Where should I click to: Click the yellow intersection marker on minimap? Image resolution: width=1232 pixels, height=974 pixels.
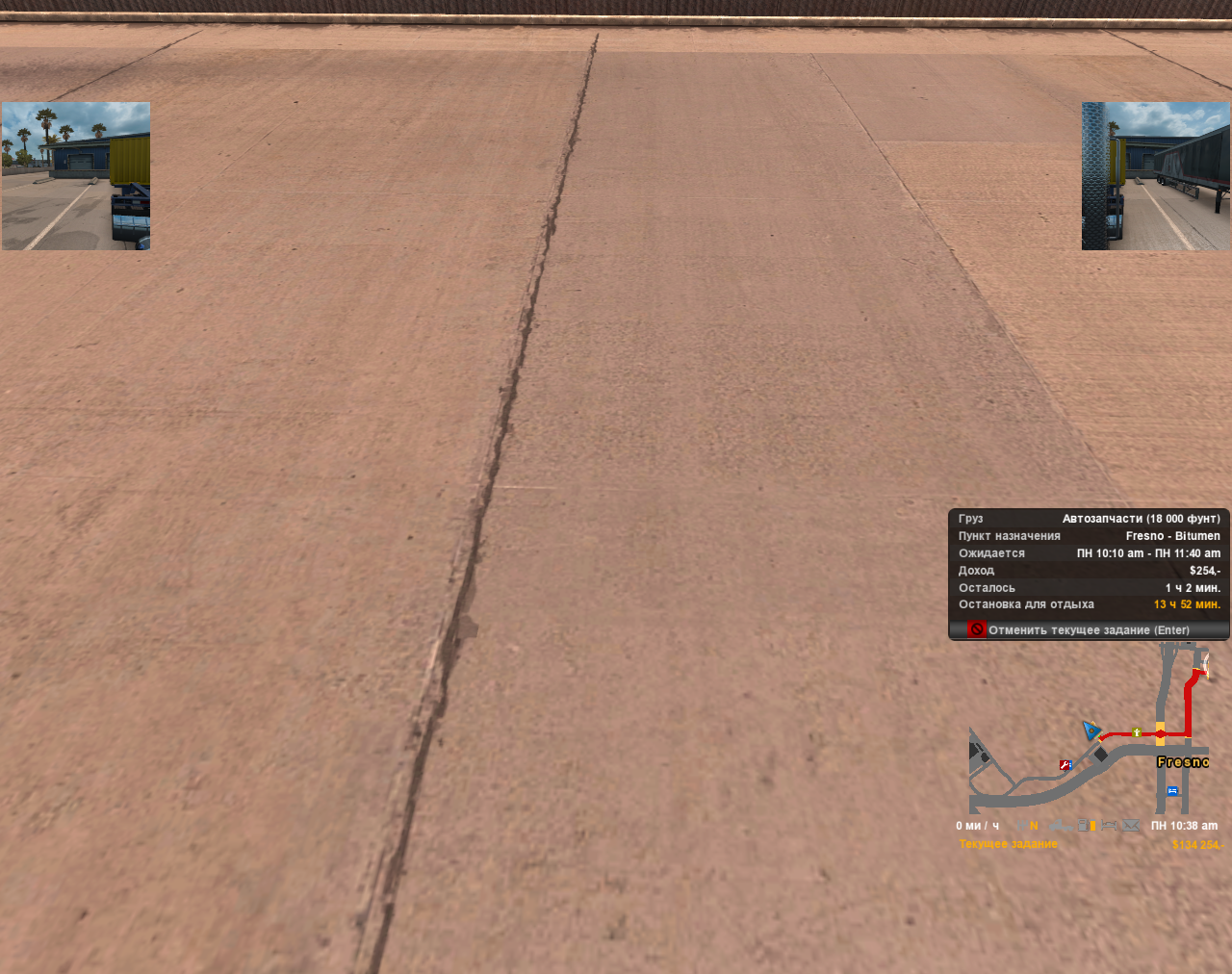pos(1160,732)
